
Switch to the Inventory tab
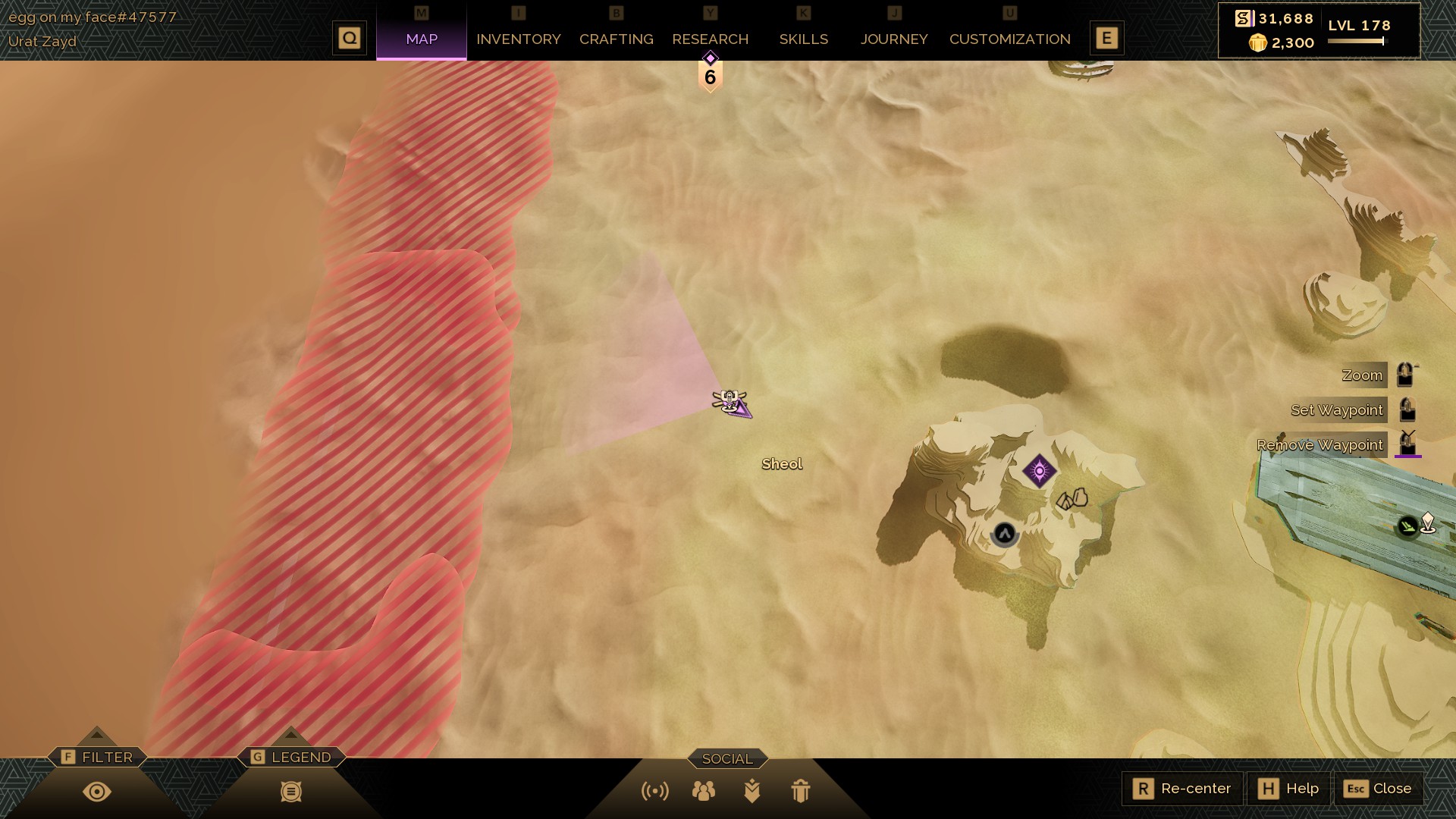518,39
